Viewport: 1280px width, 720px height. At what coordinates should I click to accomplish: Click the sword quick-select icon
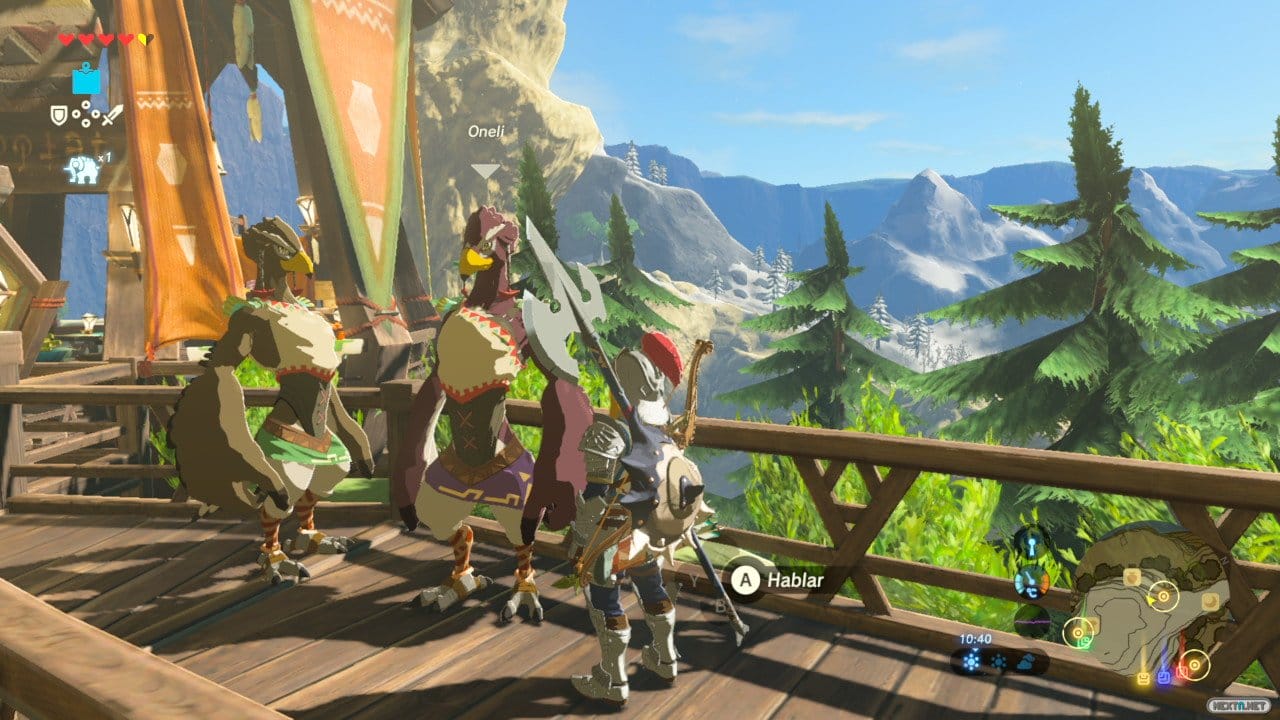111,116
